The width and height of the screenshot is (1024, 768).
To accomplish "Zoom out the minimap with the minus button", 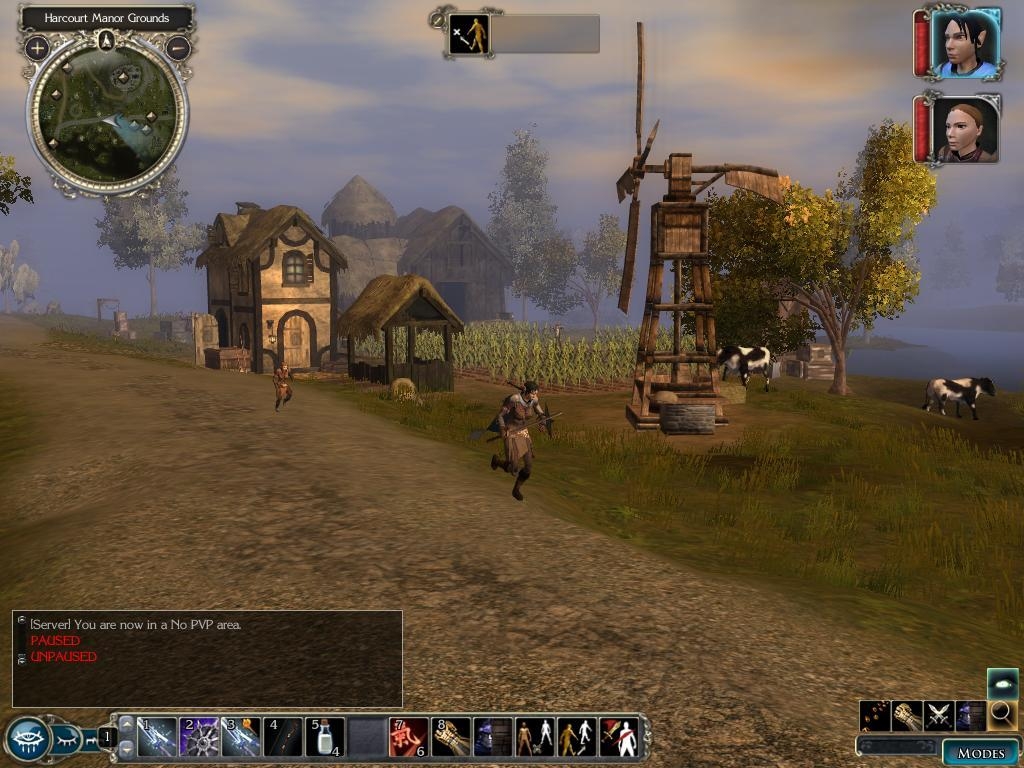I will pos(178,47).
